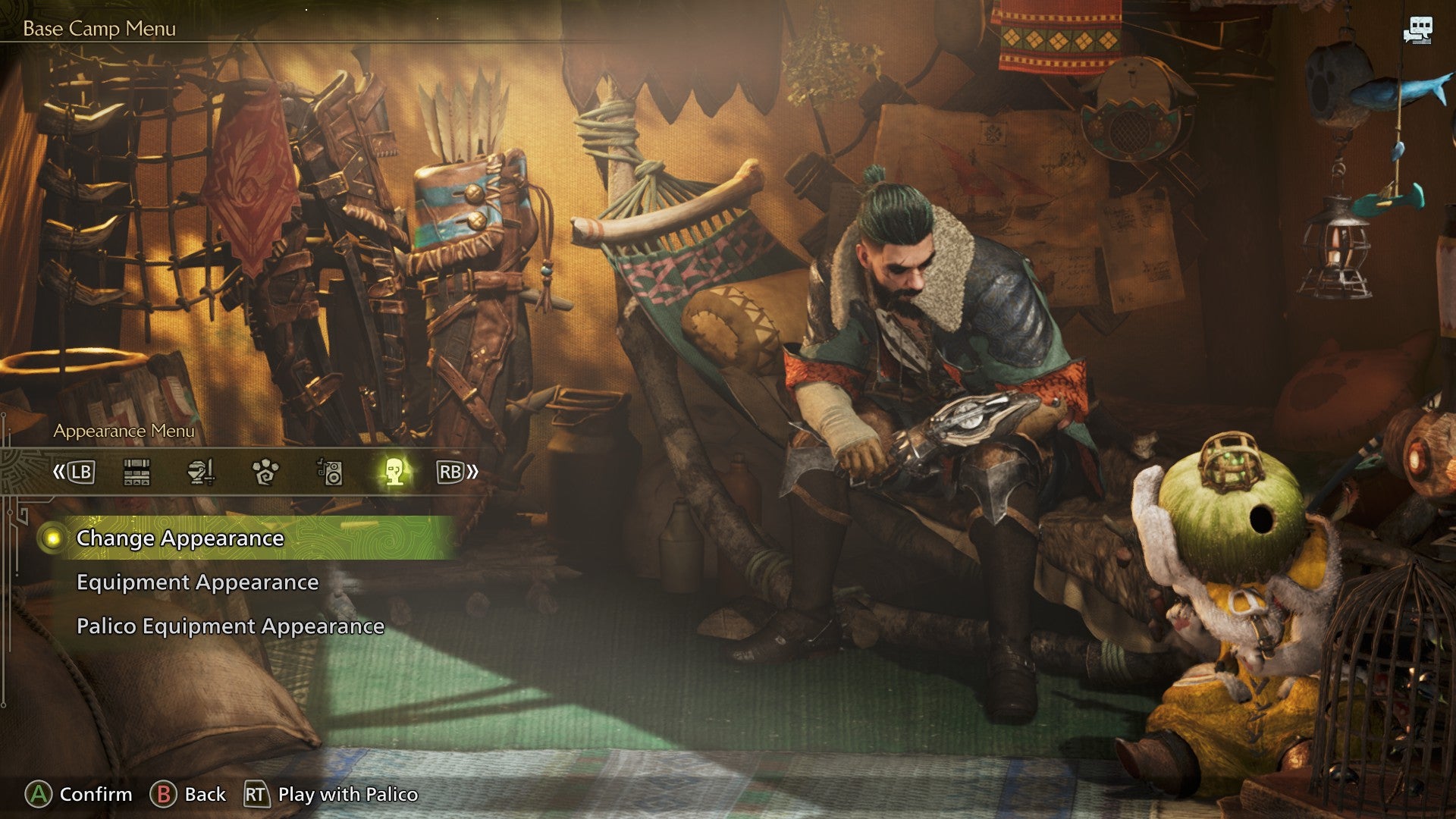Select Equipment Appearance
The height and width of the screenshot is (819, 1456).
tap(196, 582)
